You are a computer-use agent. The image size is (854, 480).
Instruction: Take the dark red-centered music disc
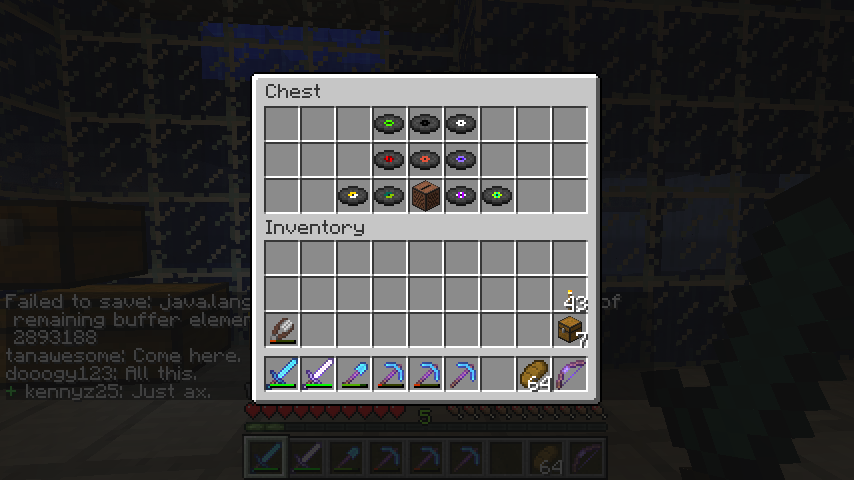[390, 159]
